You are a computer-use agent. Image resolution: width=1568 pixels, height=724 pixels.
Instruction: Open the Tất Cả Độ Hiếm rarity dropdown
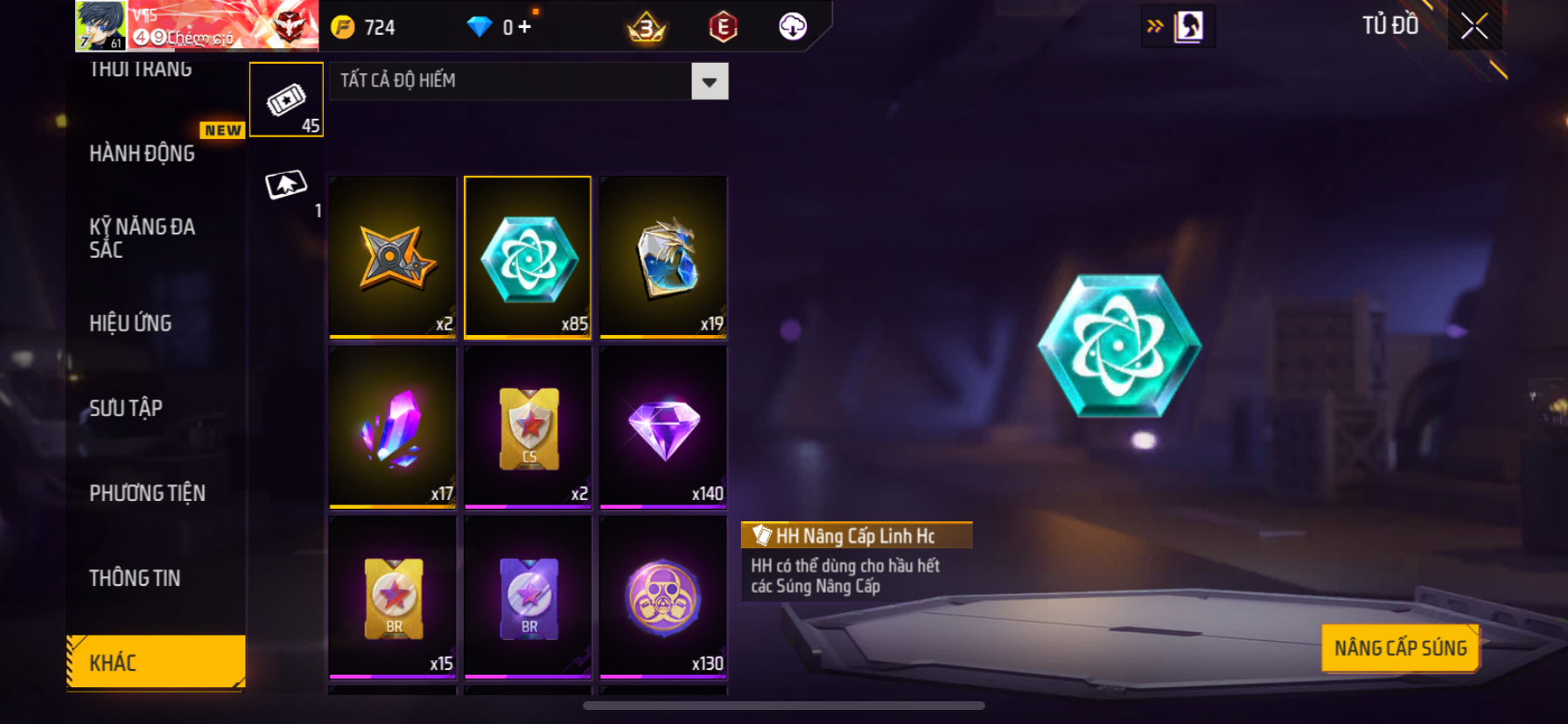pos(709,82)
